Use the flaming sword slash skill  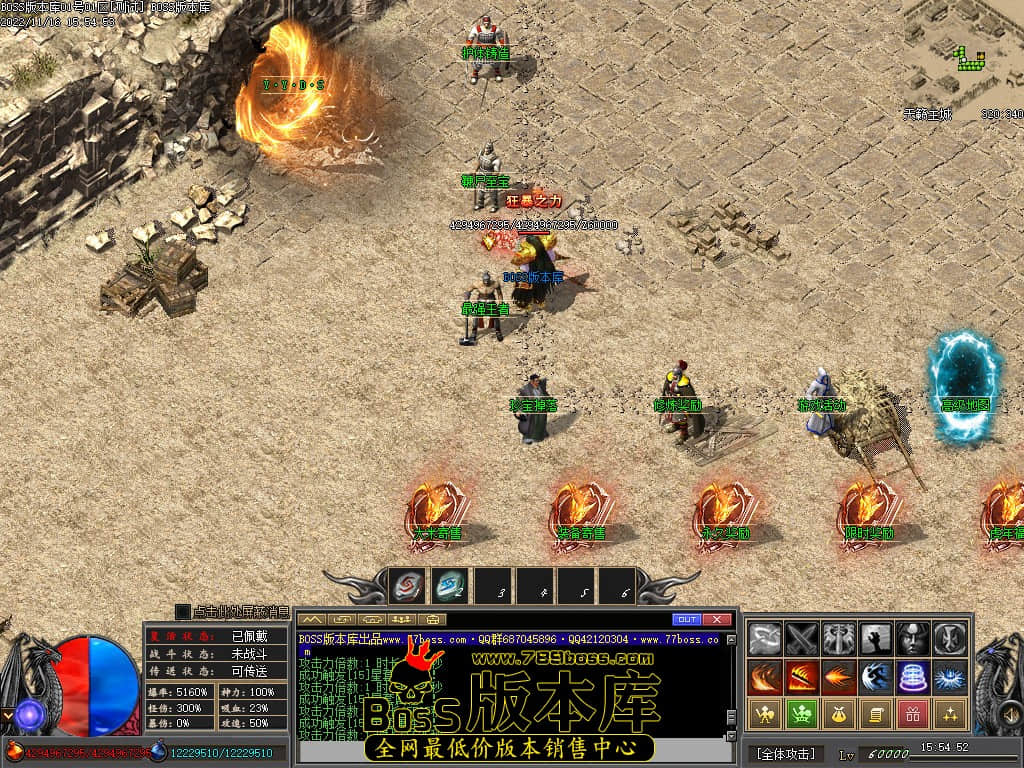[x=802, y=677]
